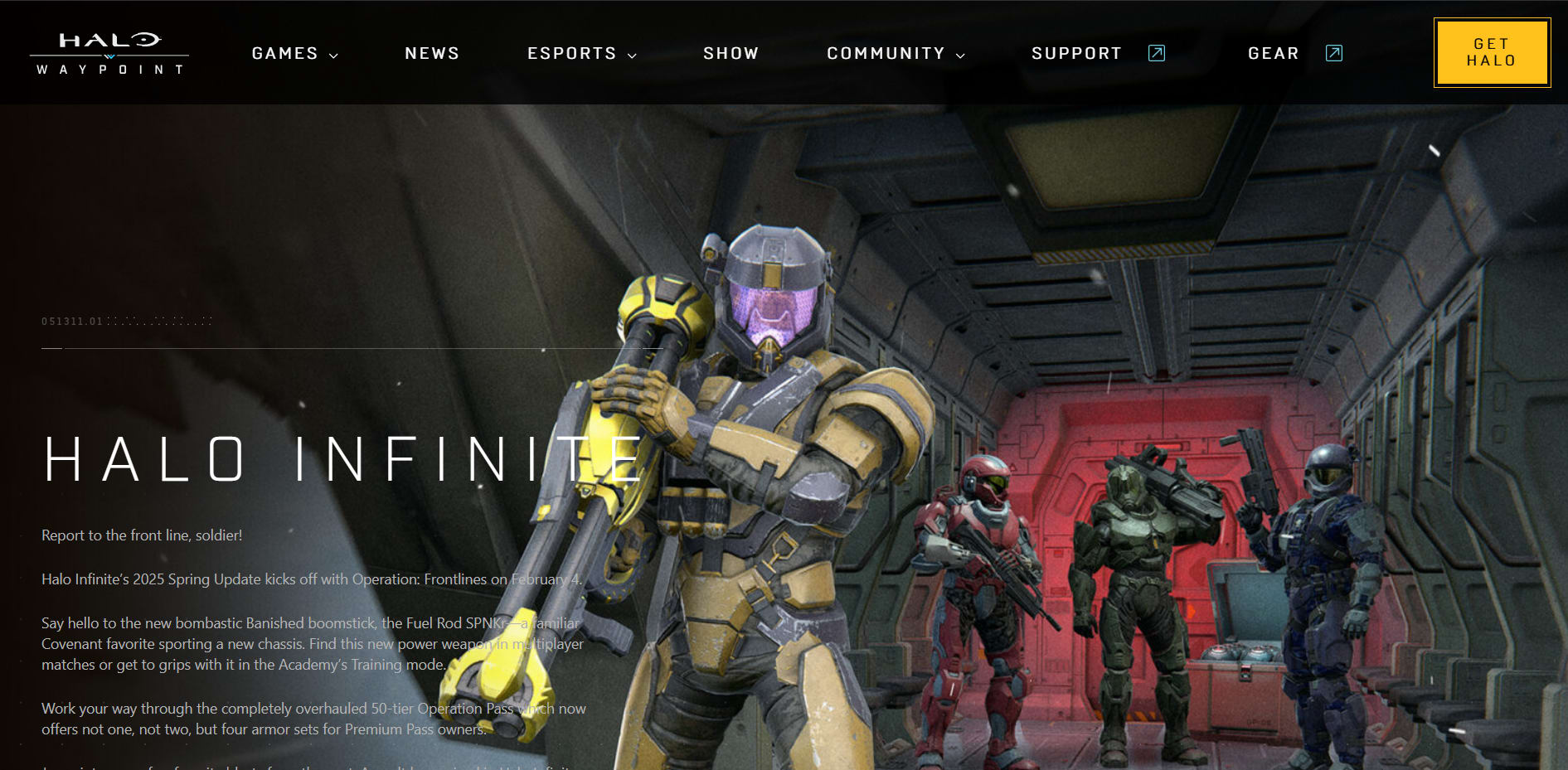Click the chevron arrow next to COMMUNITY
The width and height of the screenshot is (1568, 770).
pyautogui.click(x=961, y=56)
